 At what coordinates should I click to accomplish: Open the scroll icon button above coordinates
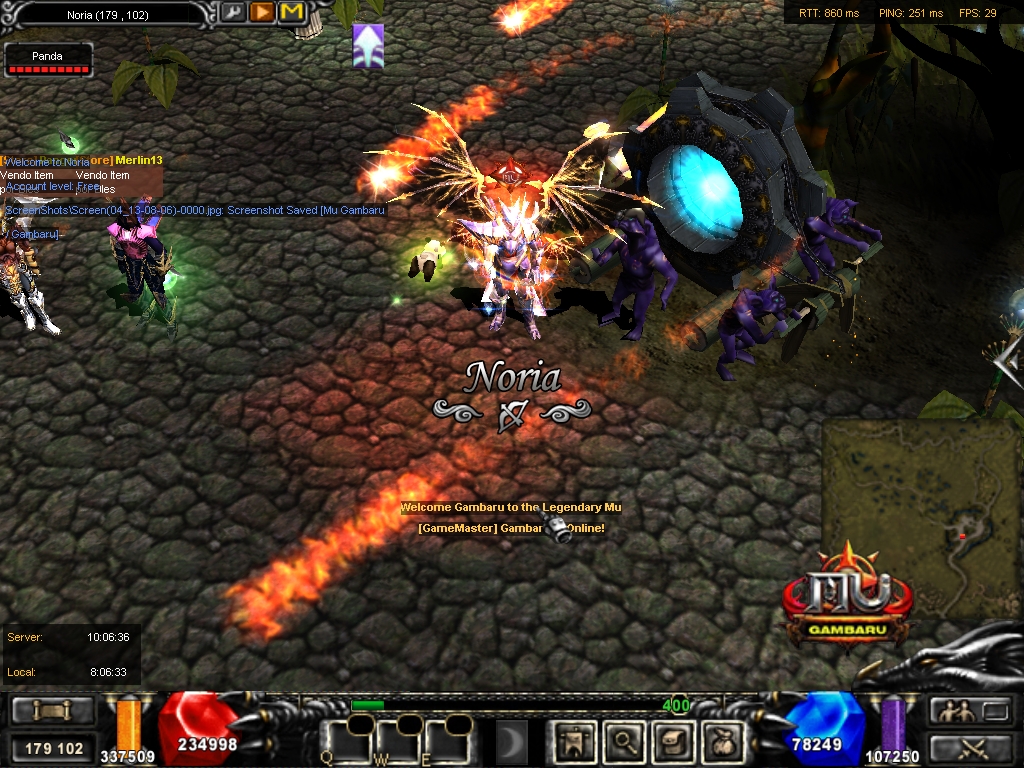53,711
